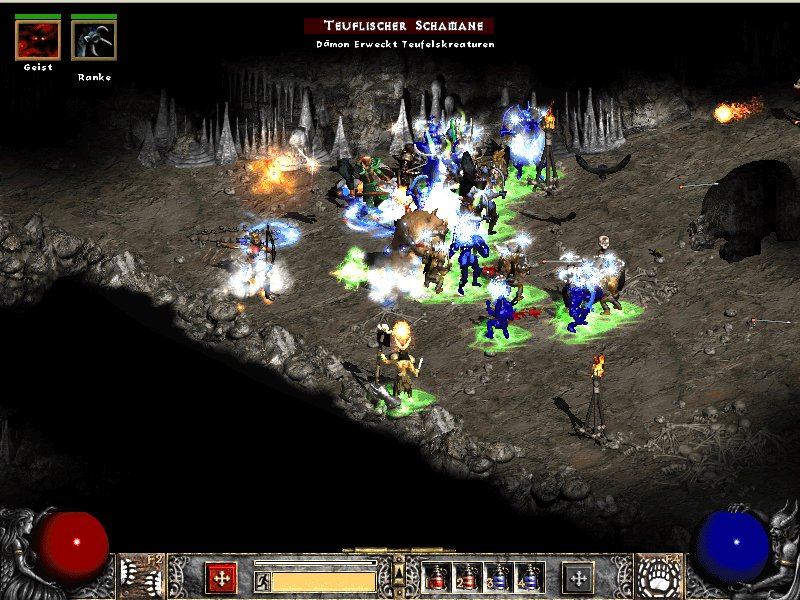Click the grey skill points button
The width and height of the screenshot is (800, 600).
click(578, 577)
